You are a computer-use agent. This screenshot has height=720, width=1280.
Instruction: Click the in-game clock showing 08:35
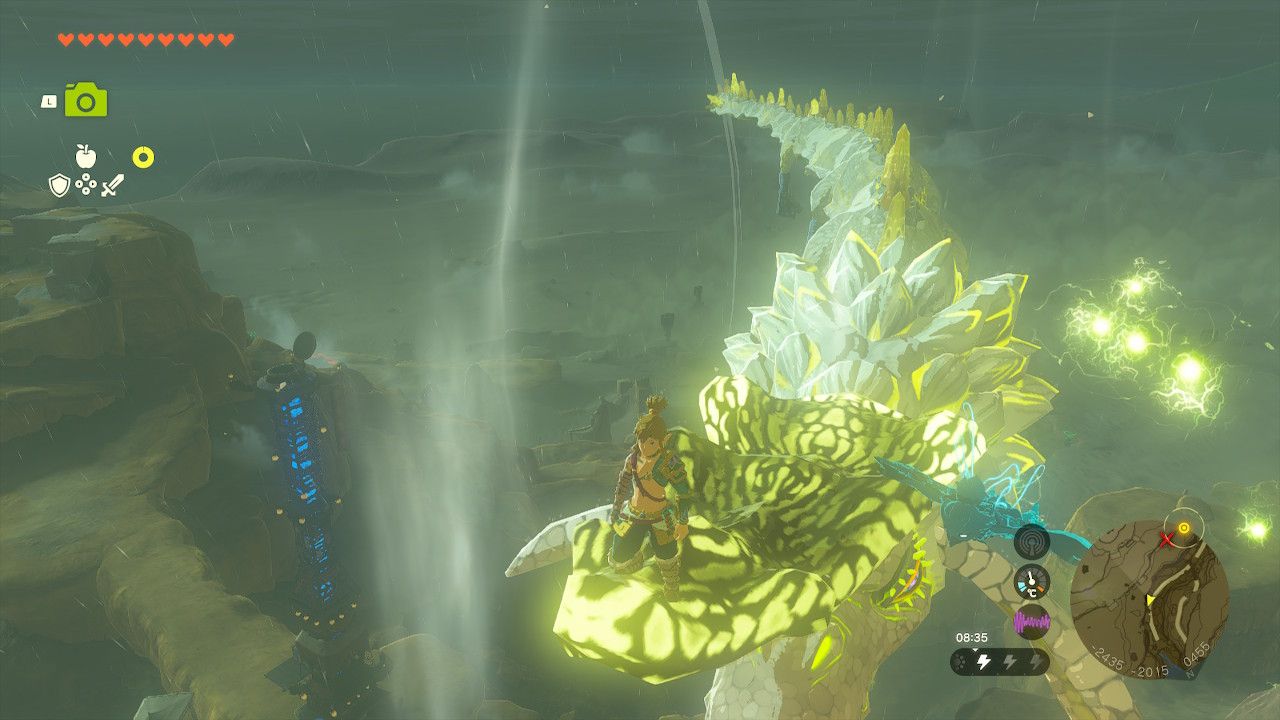(x=972, y=636)
